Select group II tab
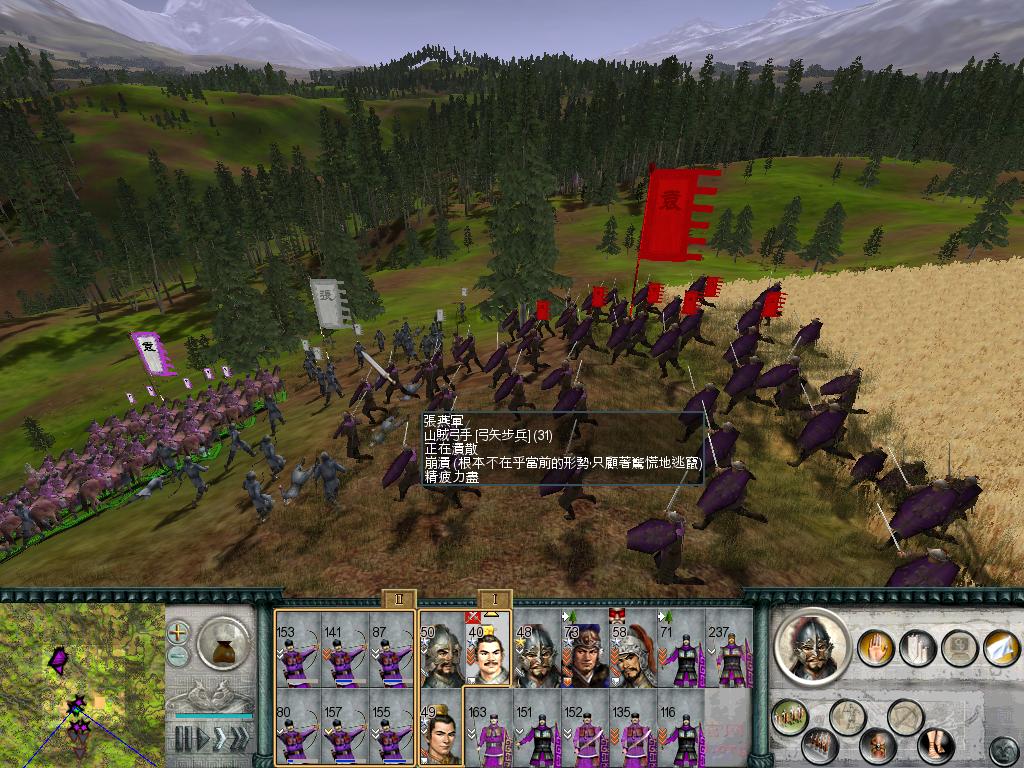This screenshot has height=768, width=1024. (399, 599)
